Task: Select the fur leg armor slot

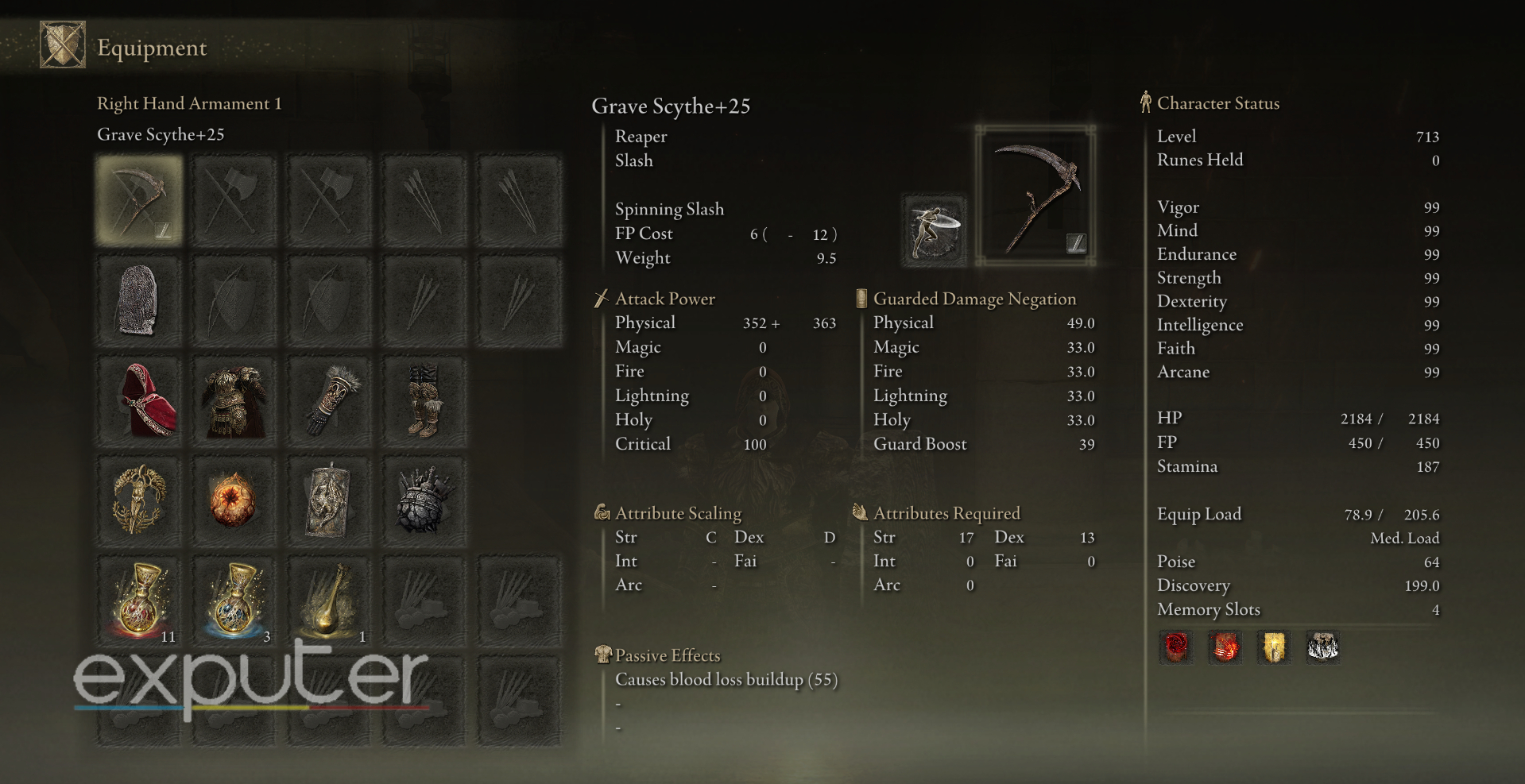Action: [424, 400]
